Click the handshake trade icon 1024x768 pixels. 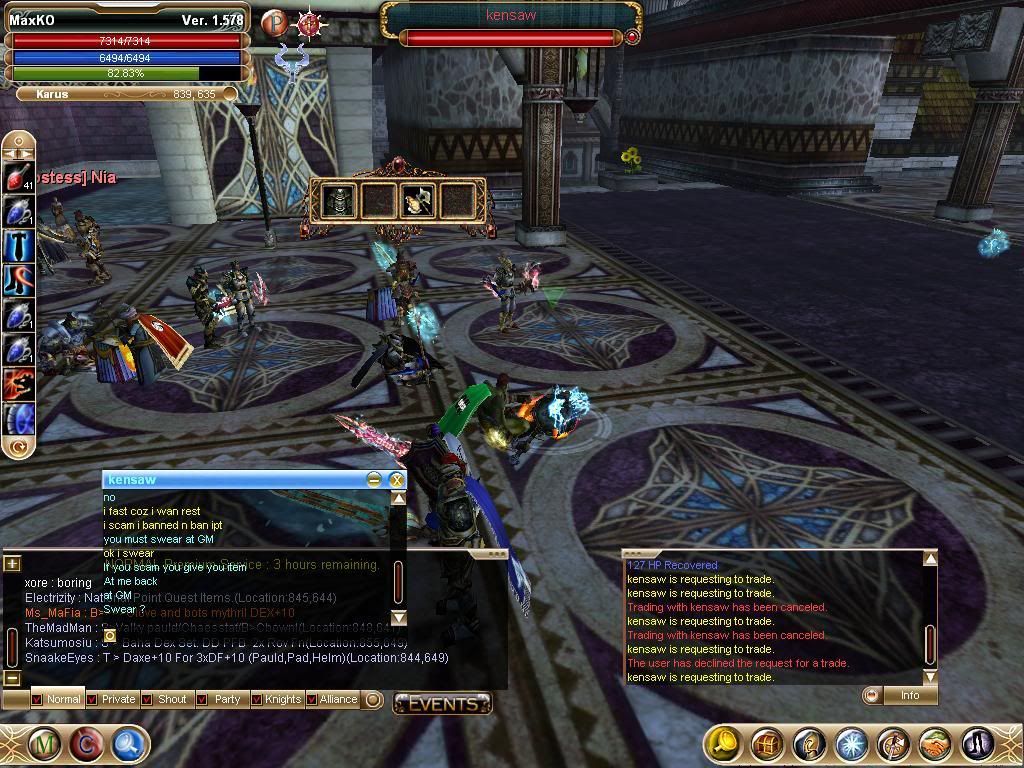(934, 745)
